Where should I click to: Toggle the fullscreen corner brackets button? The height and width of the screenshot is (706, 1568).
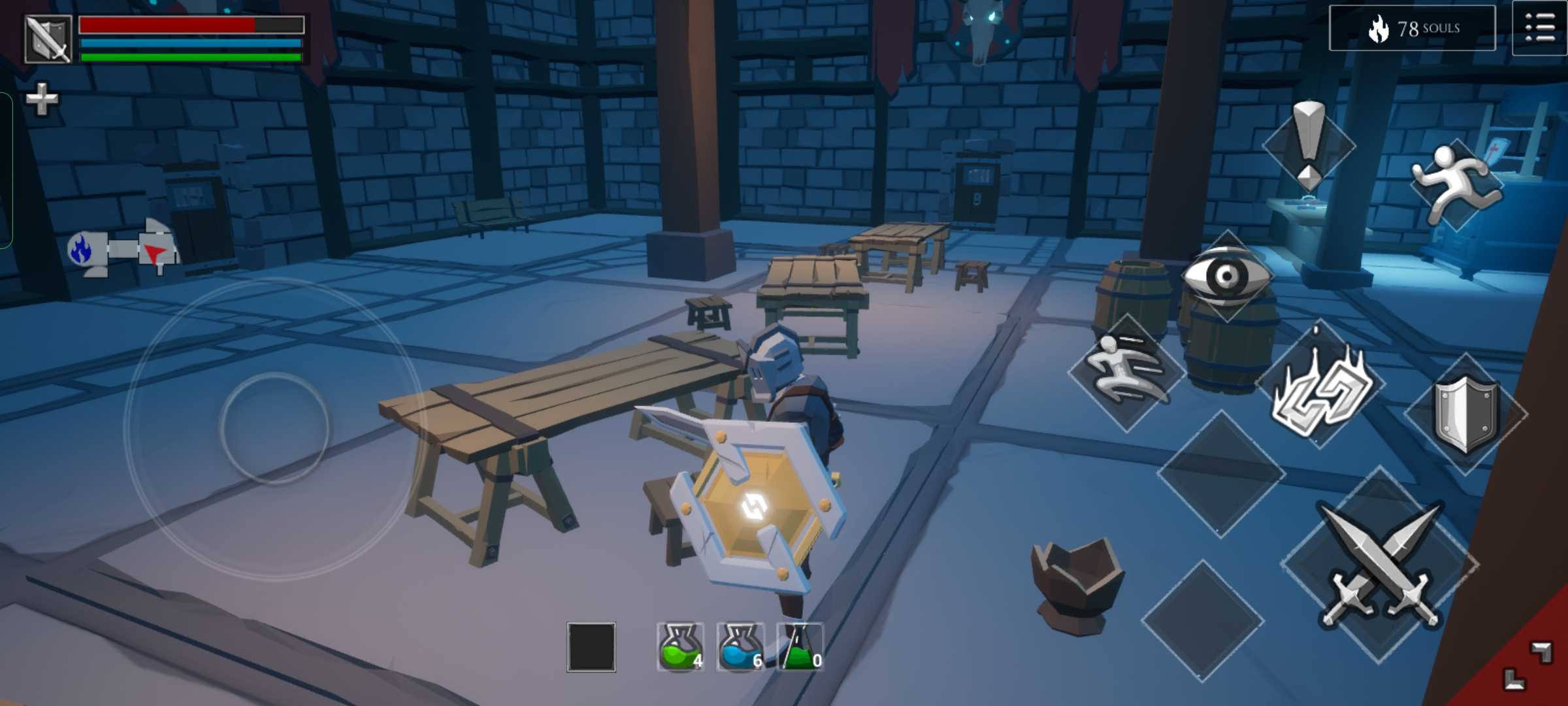click(1526, 665)
